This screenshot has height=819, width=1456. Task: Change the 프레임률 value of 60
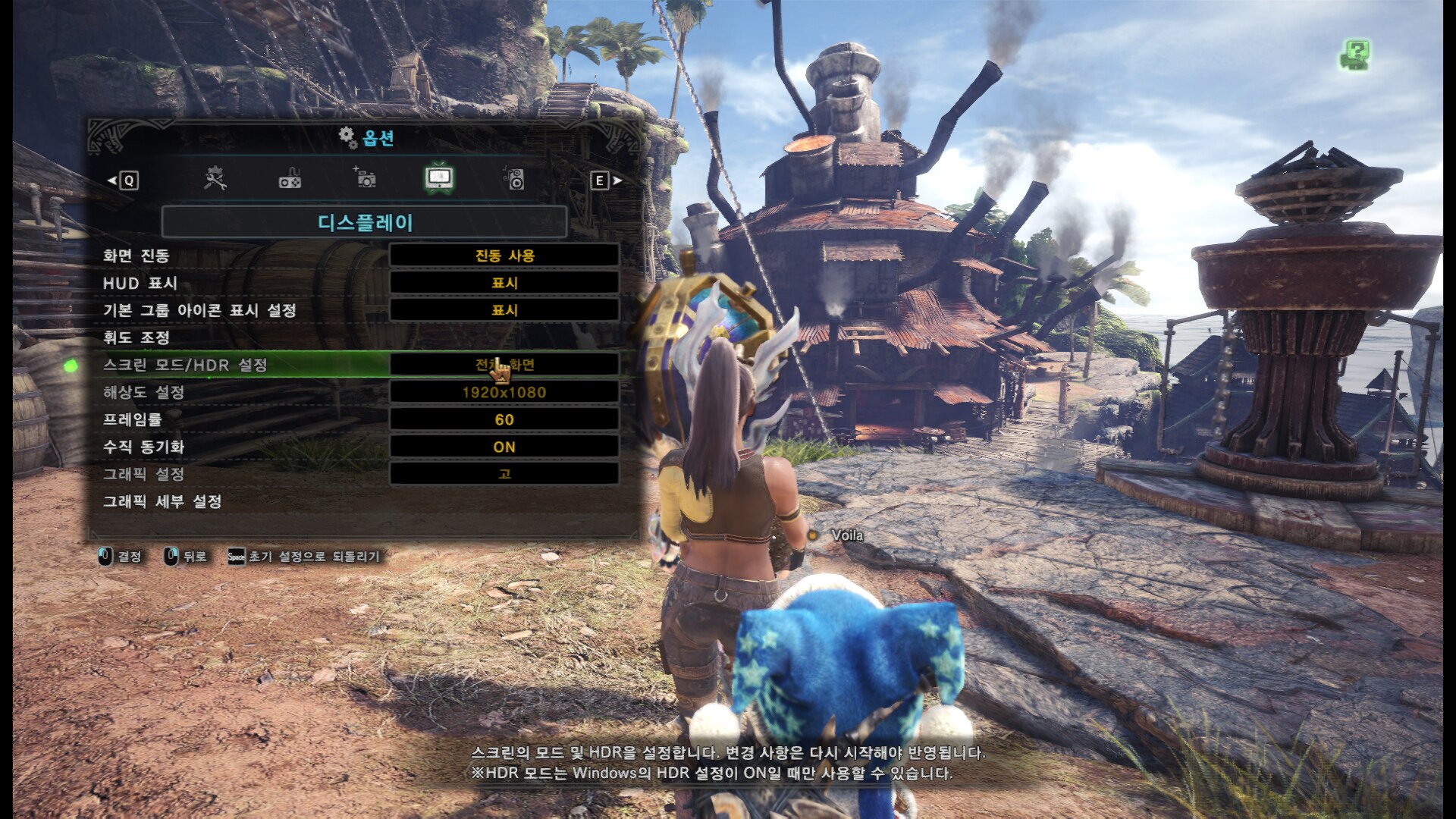pos(504,419)
